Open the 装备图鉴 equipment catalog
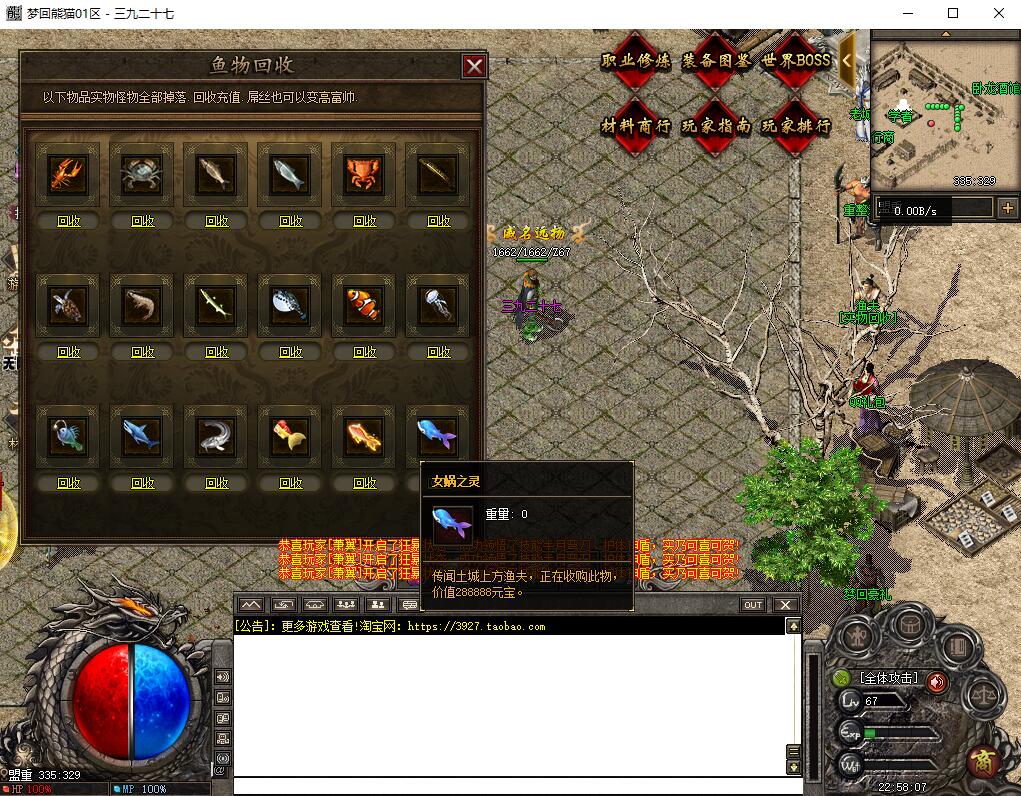The height and width of the screenshot is (796, 1021). [x=716, y=61]
